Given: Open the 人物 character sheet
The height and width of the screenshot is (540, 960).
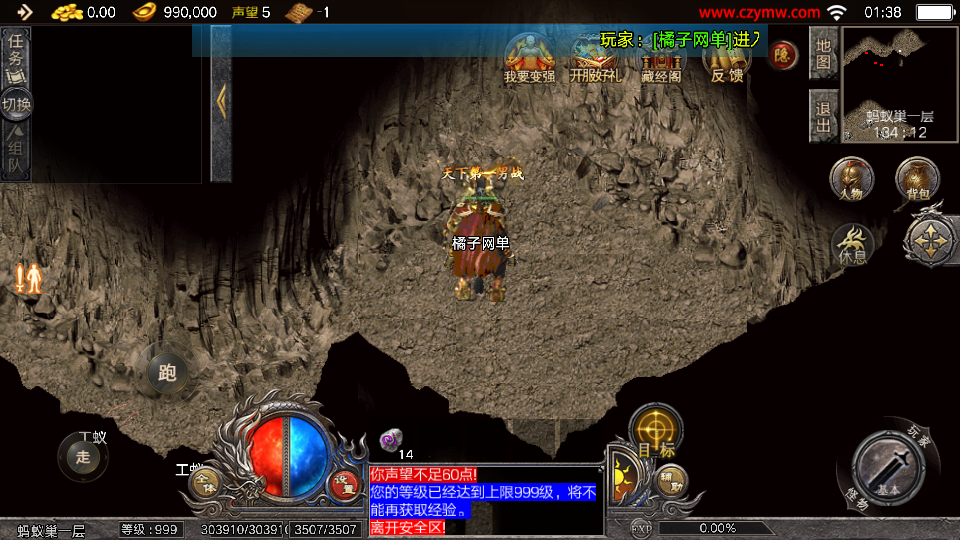Looking at the screenshot, I should 851,180.
